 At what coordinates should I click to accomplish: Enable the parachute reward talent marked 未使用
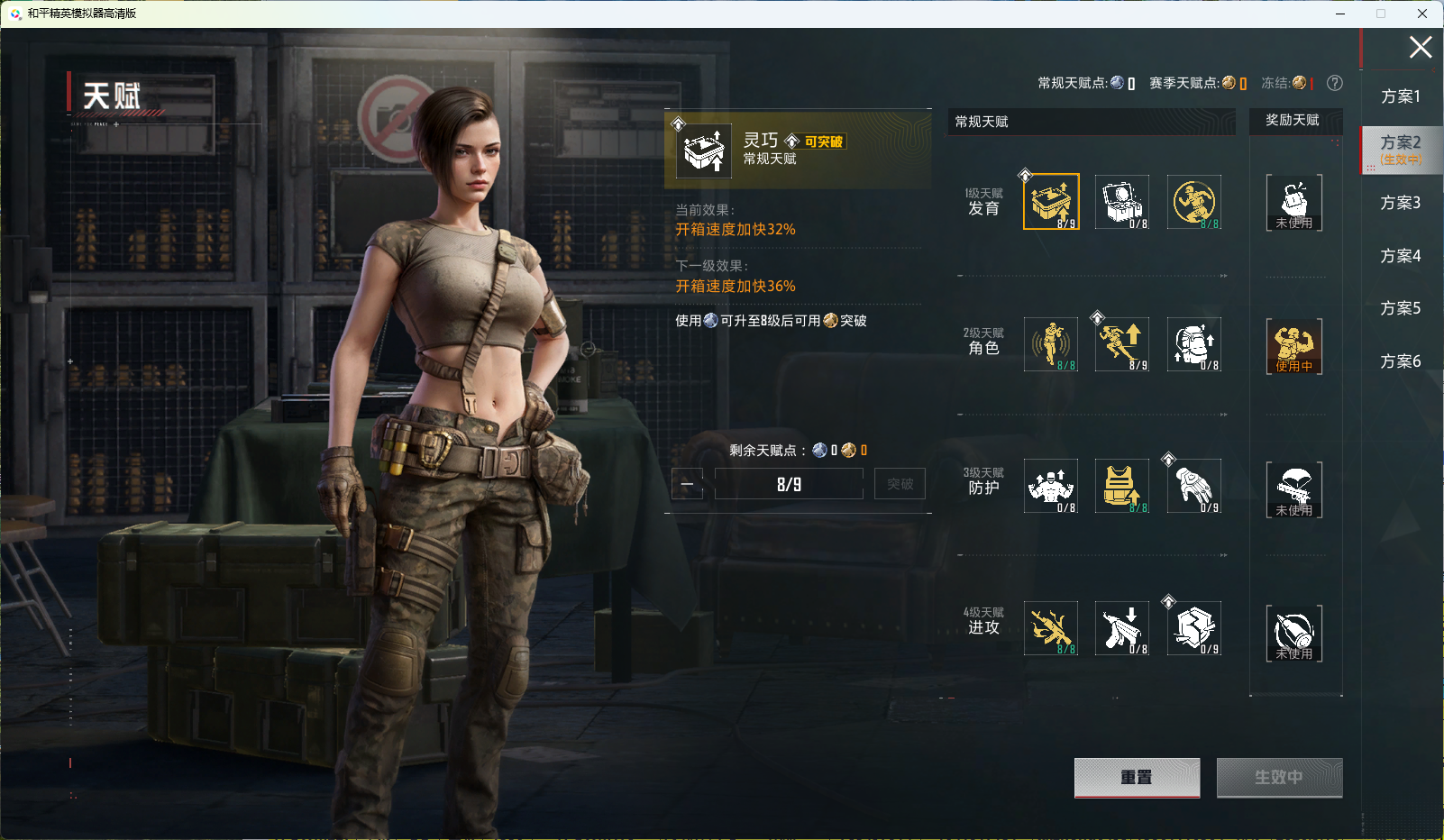(1294, 489)
